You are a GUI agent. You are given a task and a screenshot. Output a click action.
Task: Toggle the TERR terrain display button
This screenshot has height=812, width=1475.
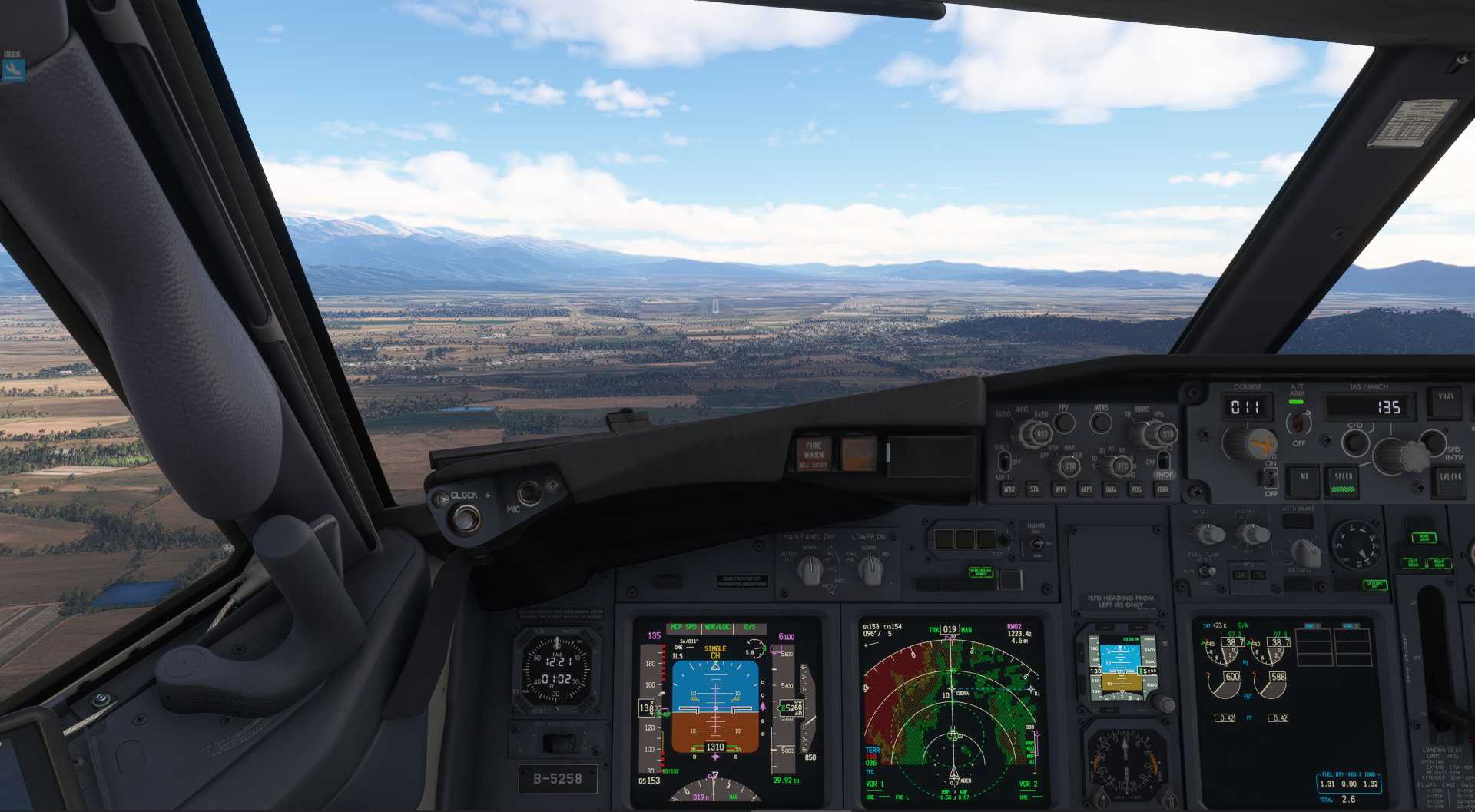(1162, 489)
